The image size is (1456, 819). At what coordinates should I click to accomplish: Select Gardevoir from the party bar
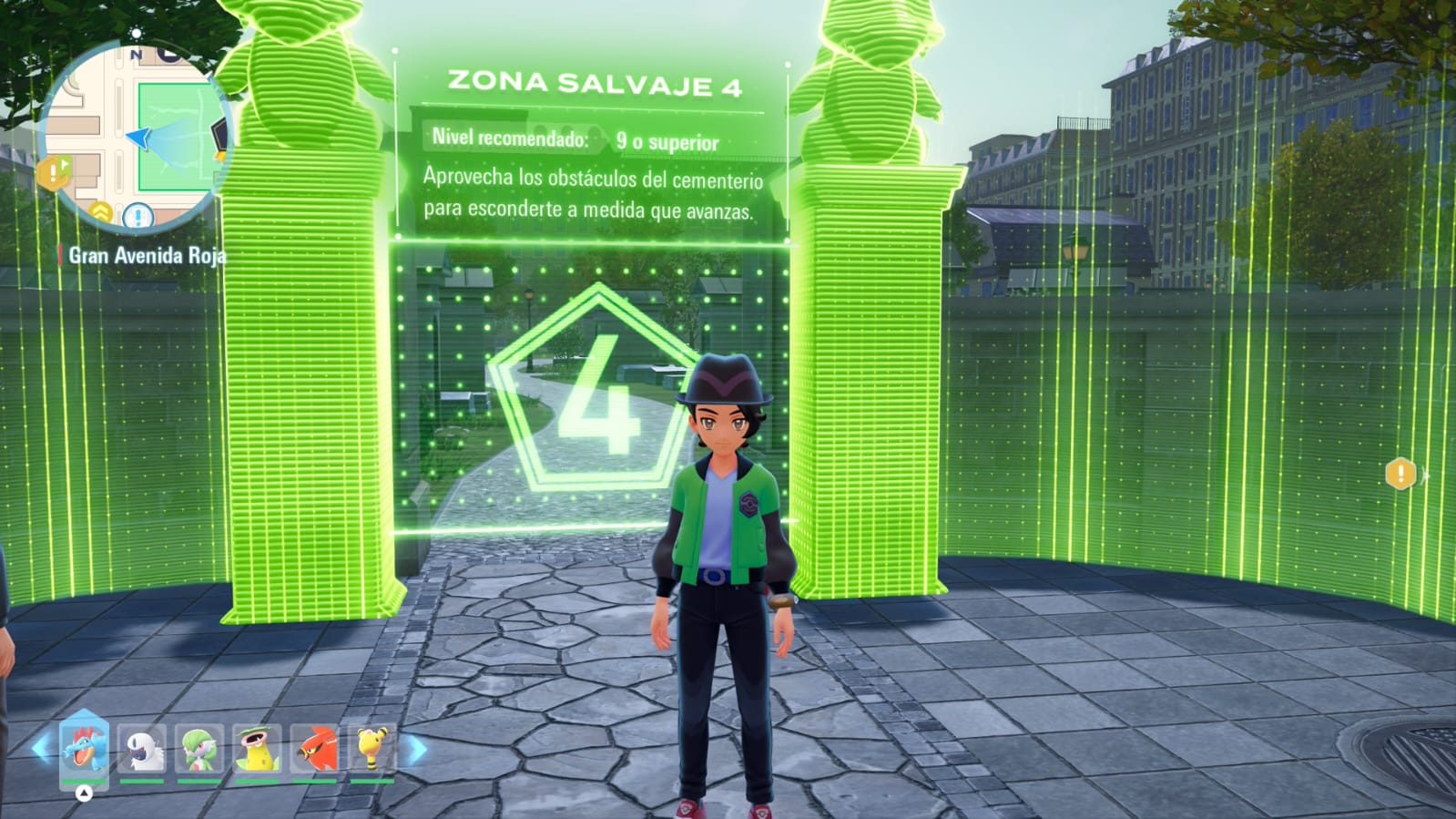pos(199,750)
